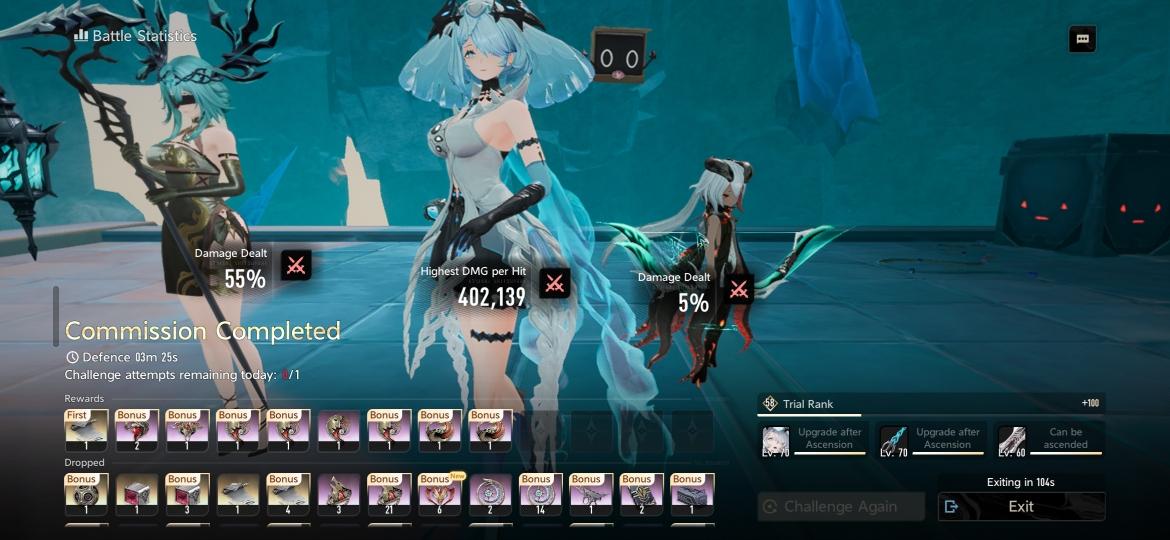Inspect the reward item with quantity 2

coord(136,432)
